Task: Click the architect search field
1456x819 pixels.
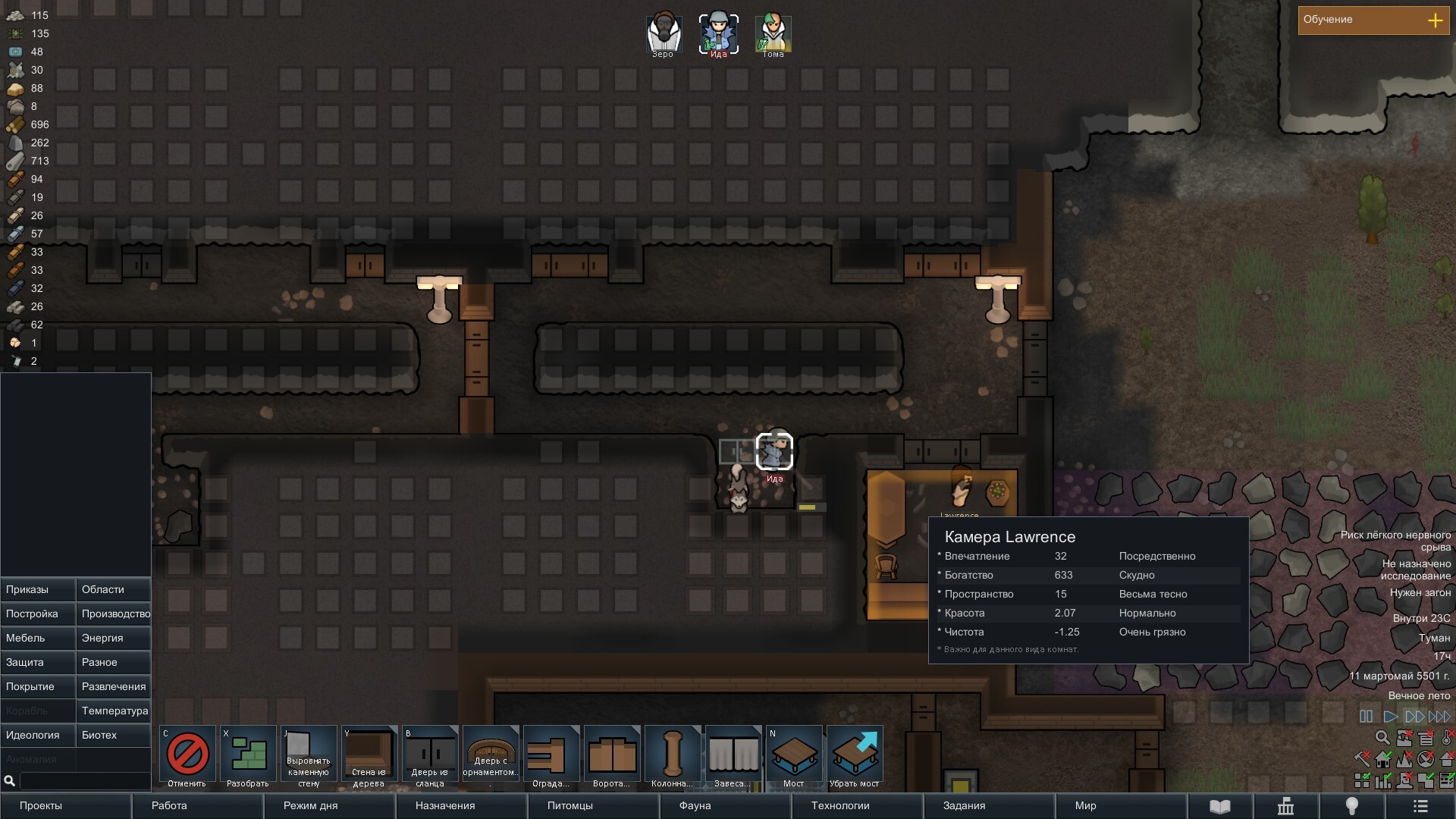Action: [85, 780]
